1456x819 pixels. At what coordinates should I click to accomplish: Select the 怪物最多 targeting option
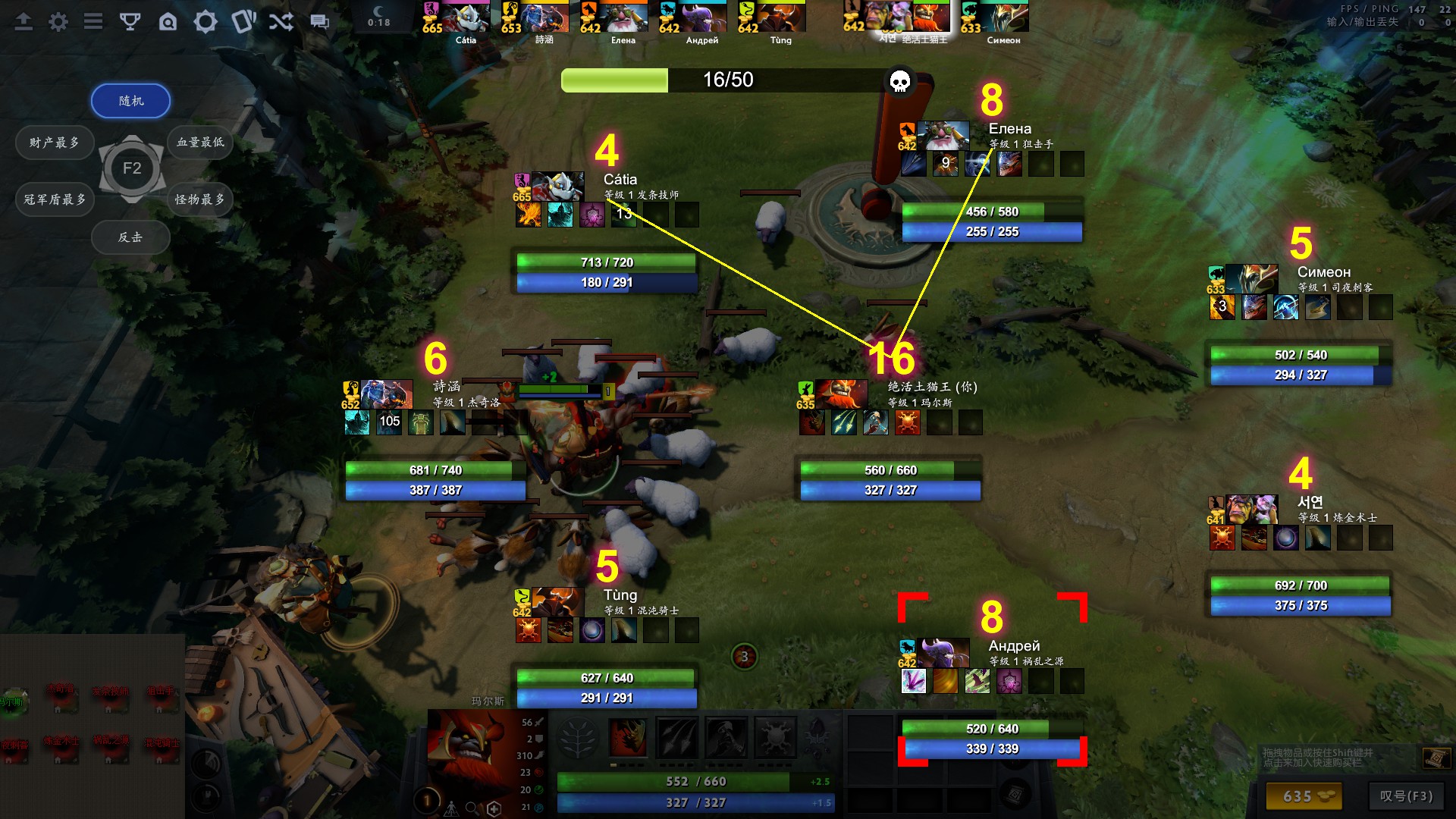point(199,199)
